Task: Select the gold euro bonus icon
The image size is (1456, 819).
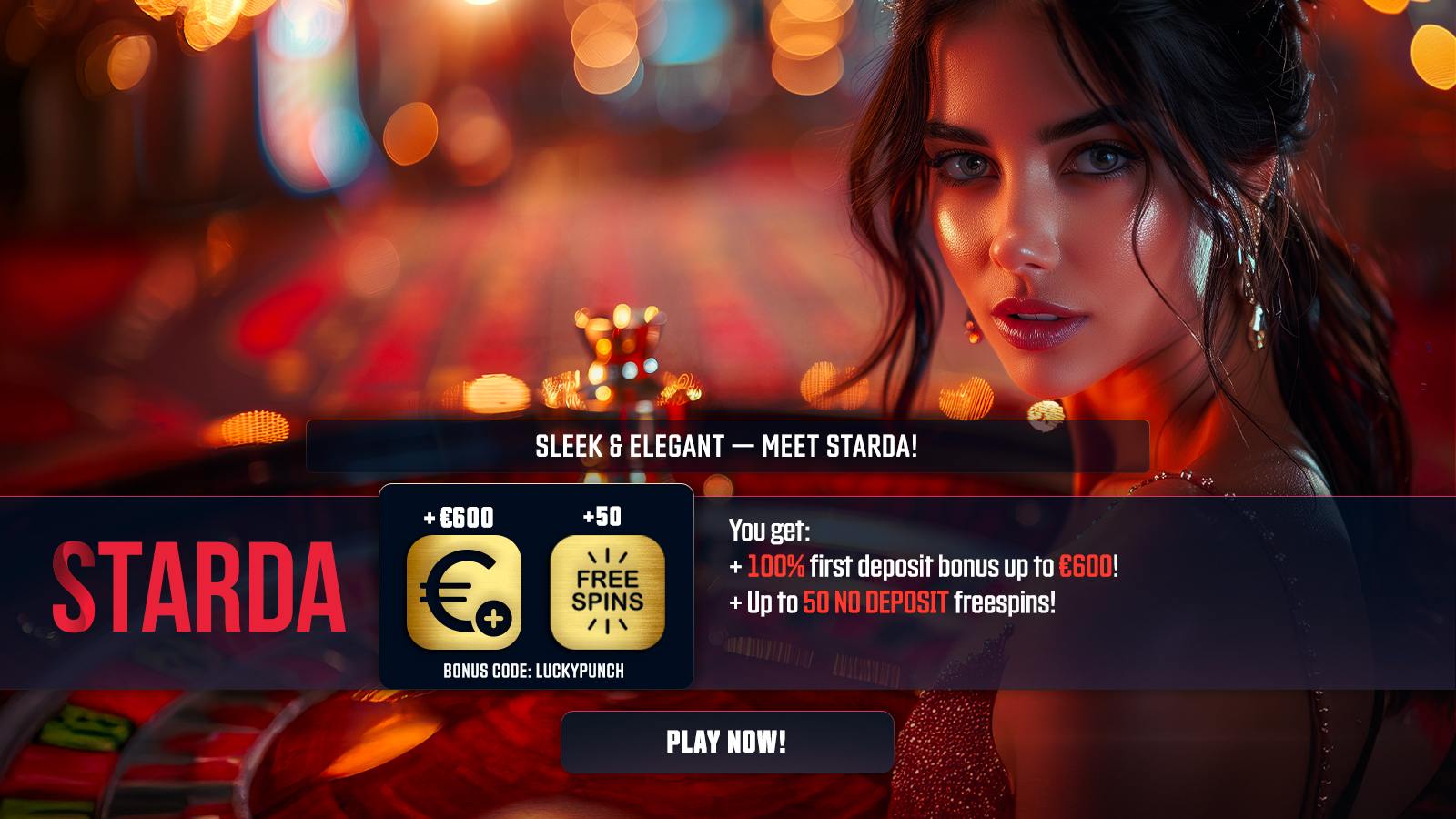Action: point(464,592)
